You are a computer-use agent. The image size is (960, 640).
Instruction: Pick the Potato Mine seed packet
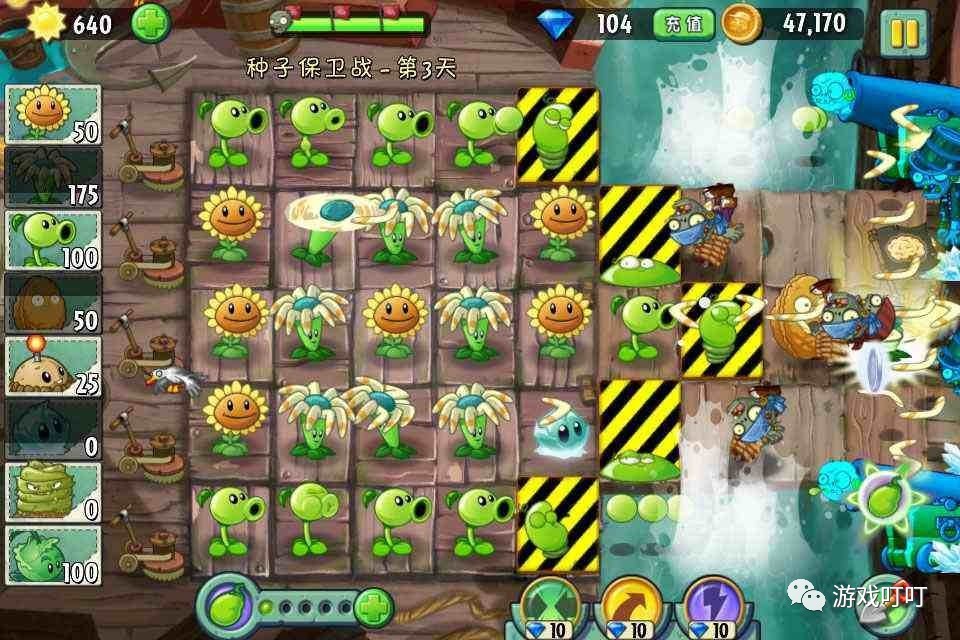(54, 366)
